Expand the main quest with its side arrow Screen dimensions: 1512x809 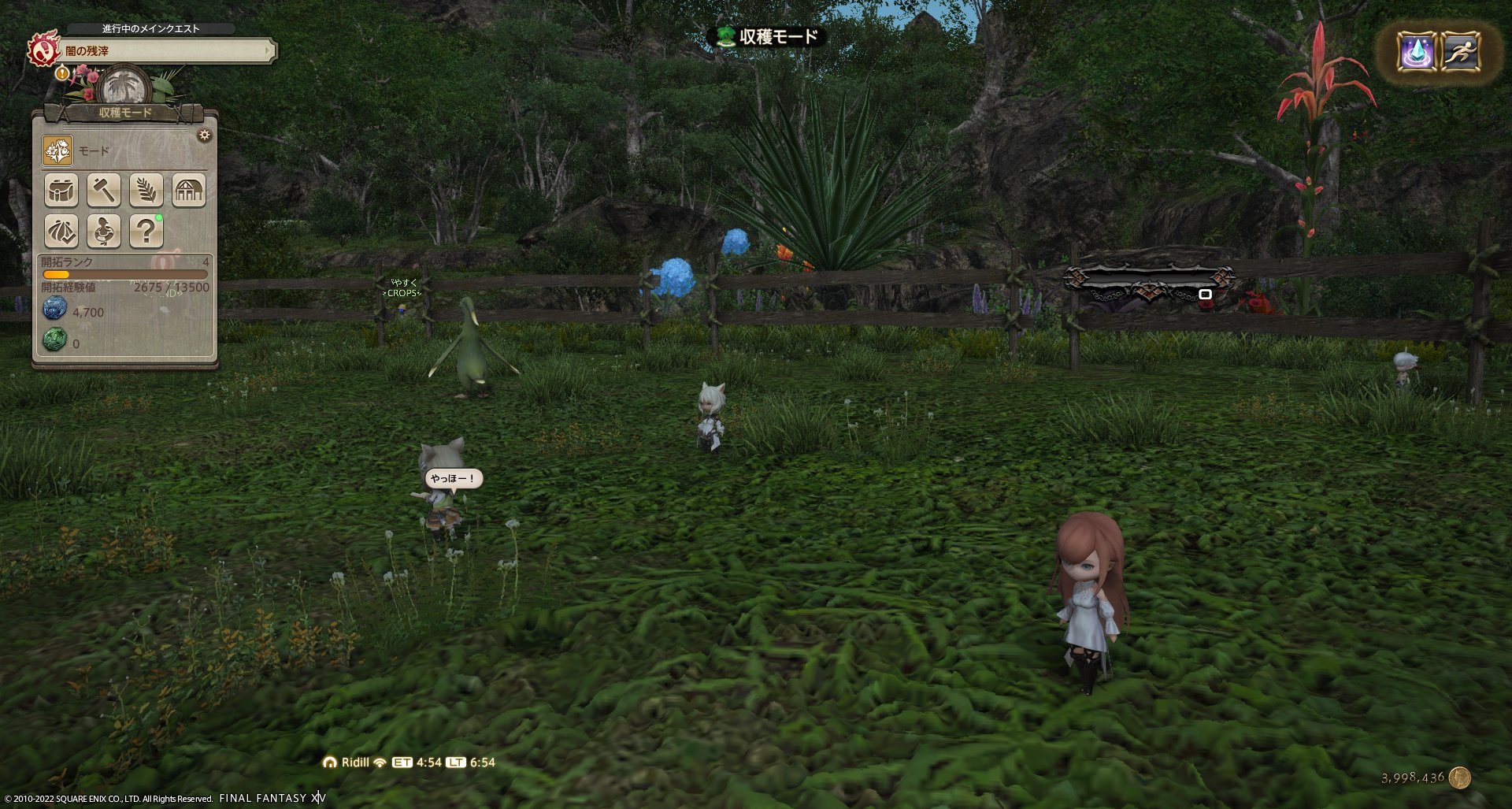269,49
